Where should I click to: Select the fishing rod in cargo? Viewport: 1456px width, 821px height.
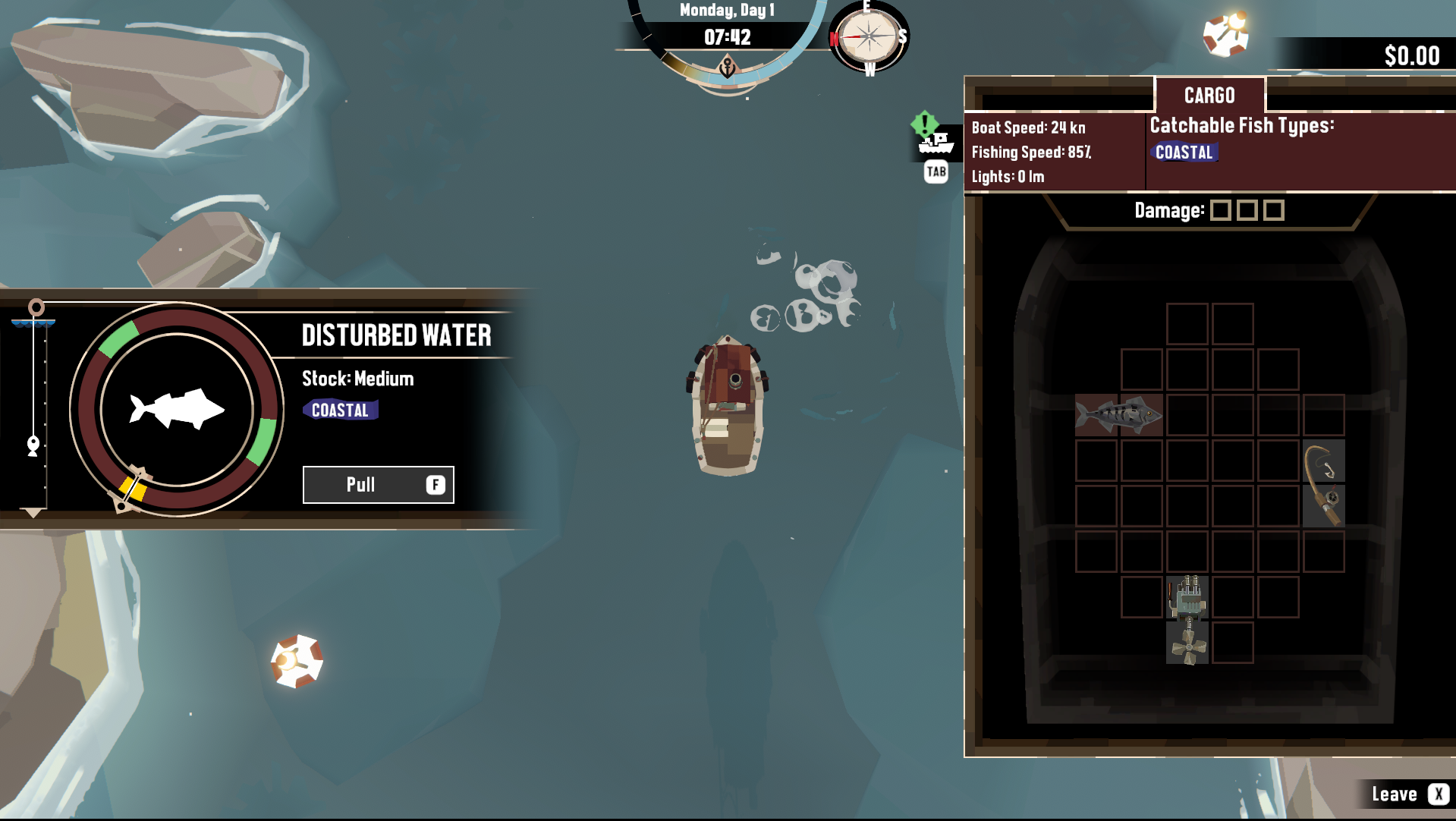pyautogui.click(x=1324, y=483)
